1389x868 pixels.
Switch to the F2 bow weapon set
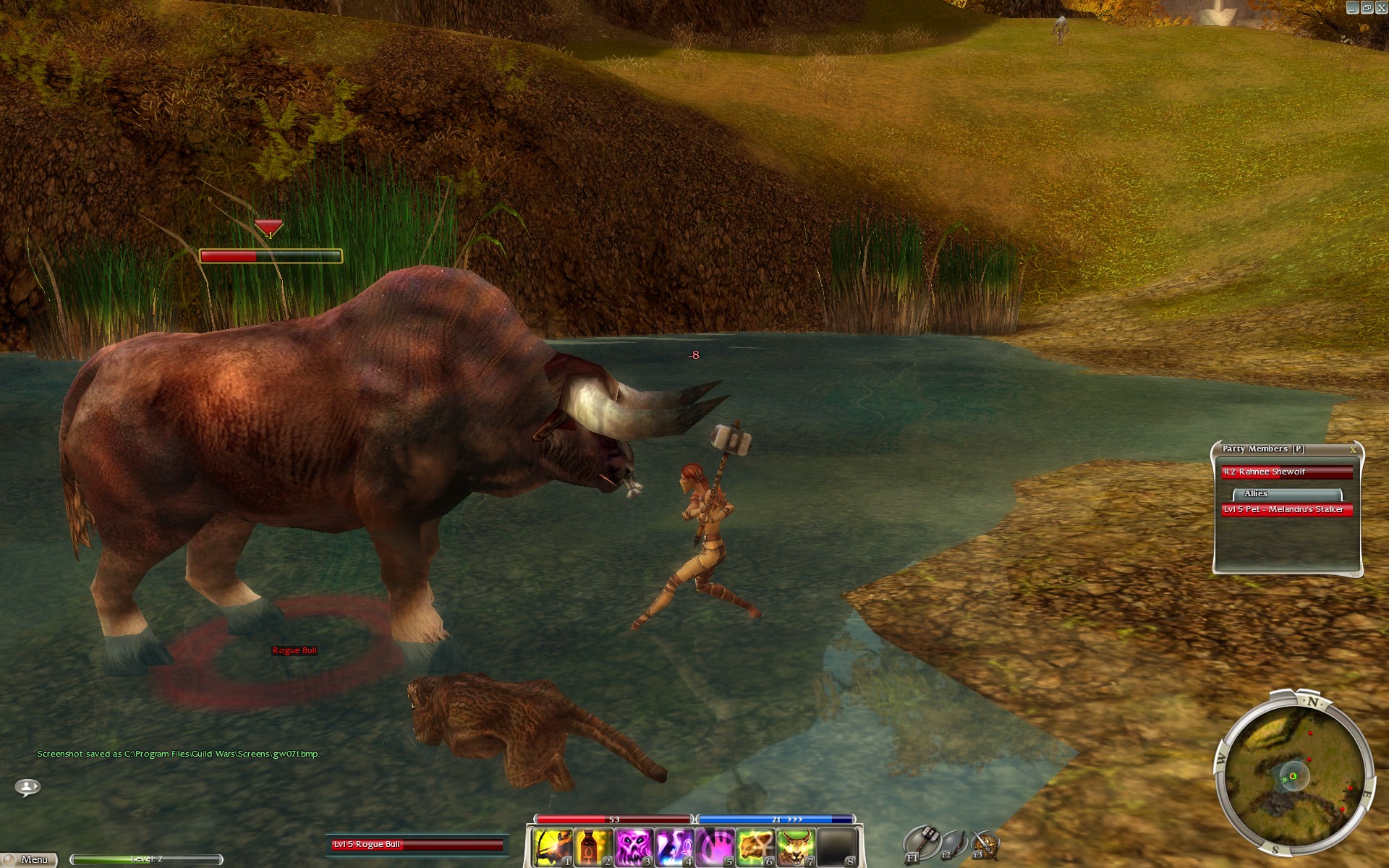(x=953, y=843)
